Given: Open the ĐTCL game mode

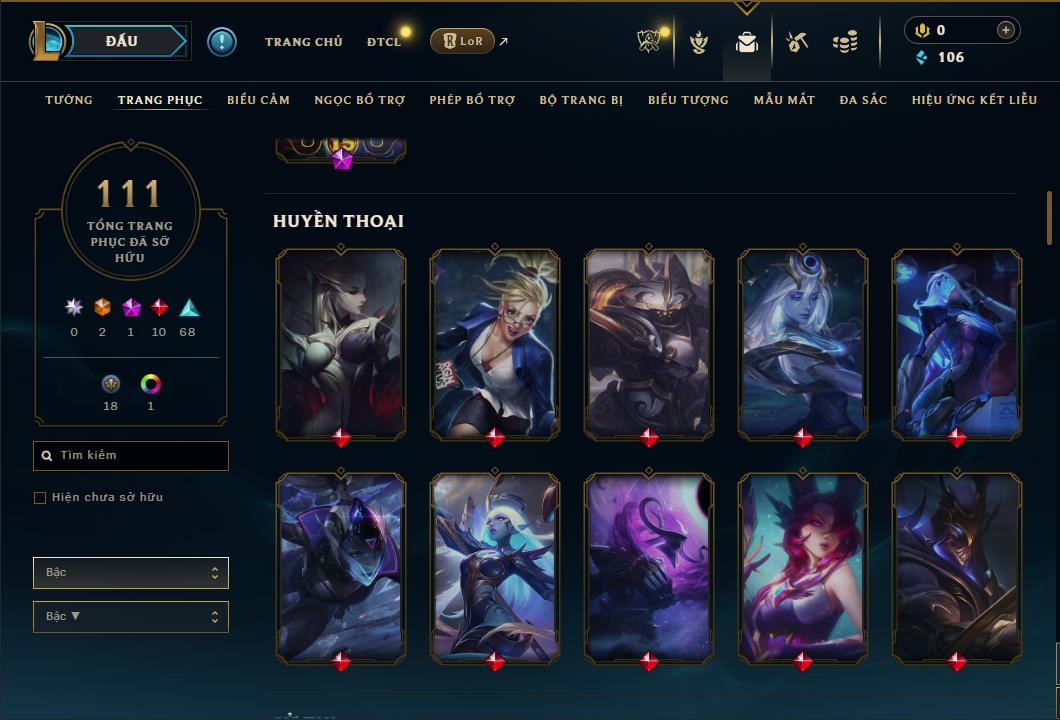Looking at the screenshot, I should pos(383,42).
